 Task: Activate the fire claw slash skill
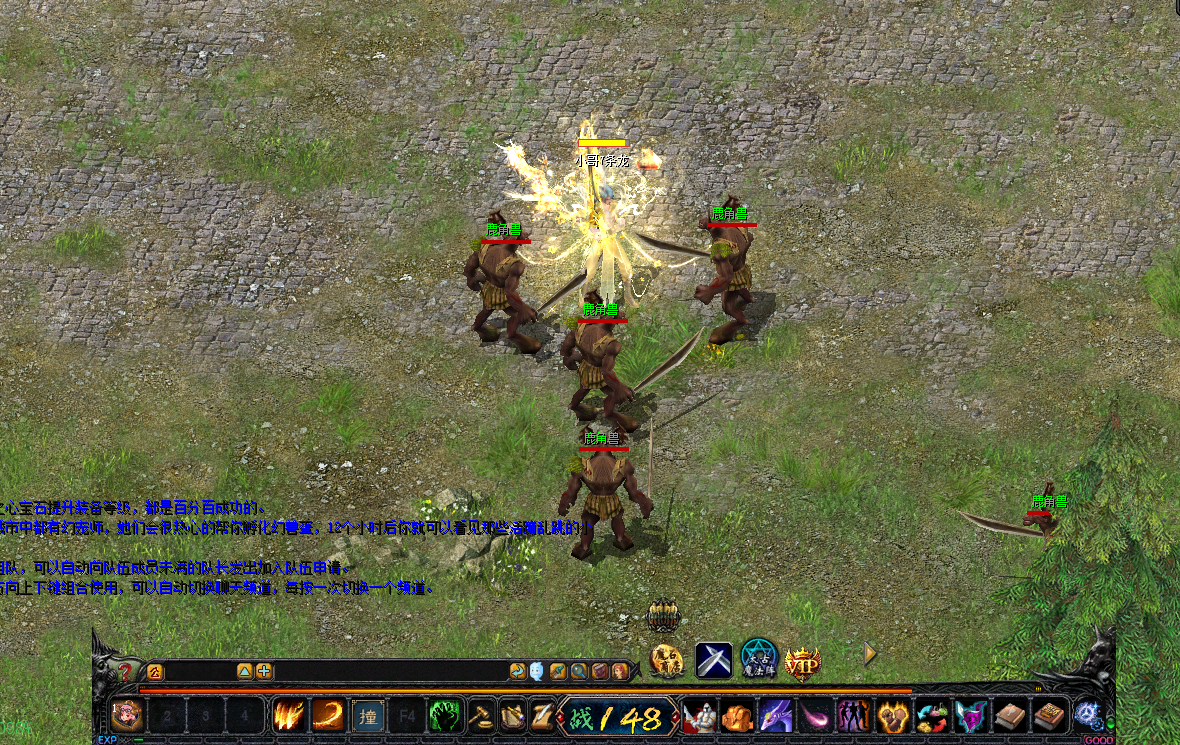(289, 716)
